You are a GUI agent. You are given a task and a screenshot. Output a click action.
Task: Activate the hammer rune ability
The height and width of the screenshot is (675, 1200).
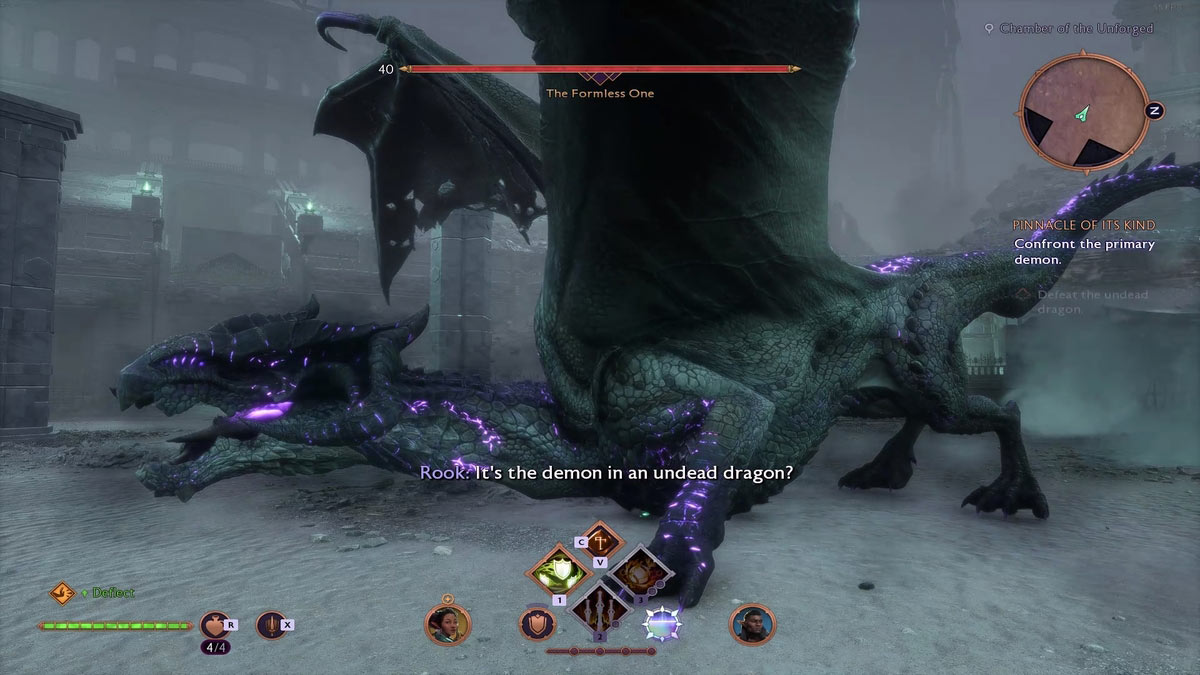[598, 543]
